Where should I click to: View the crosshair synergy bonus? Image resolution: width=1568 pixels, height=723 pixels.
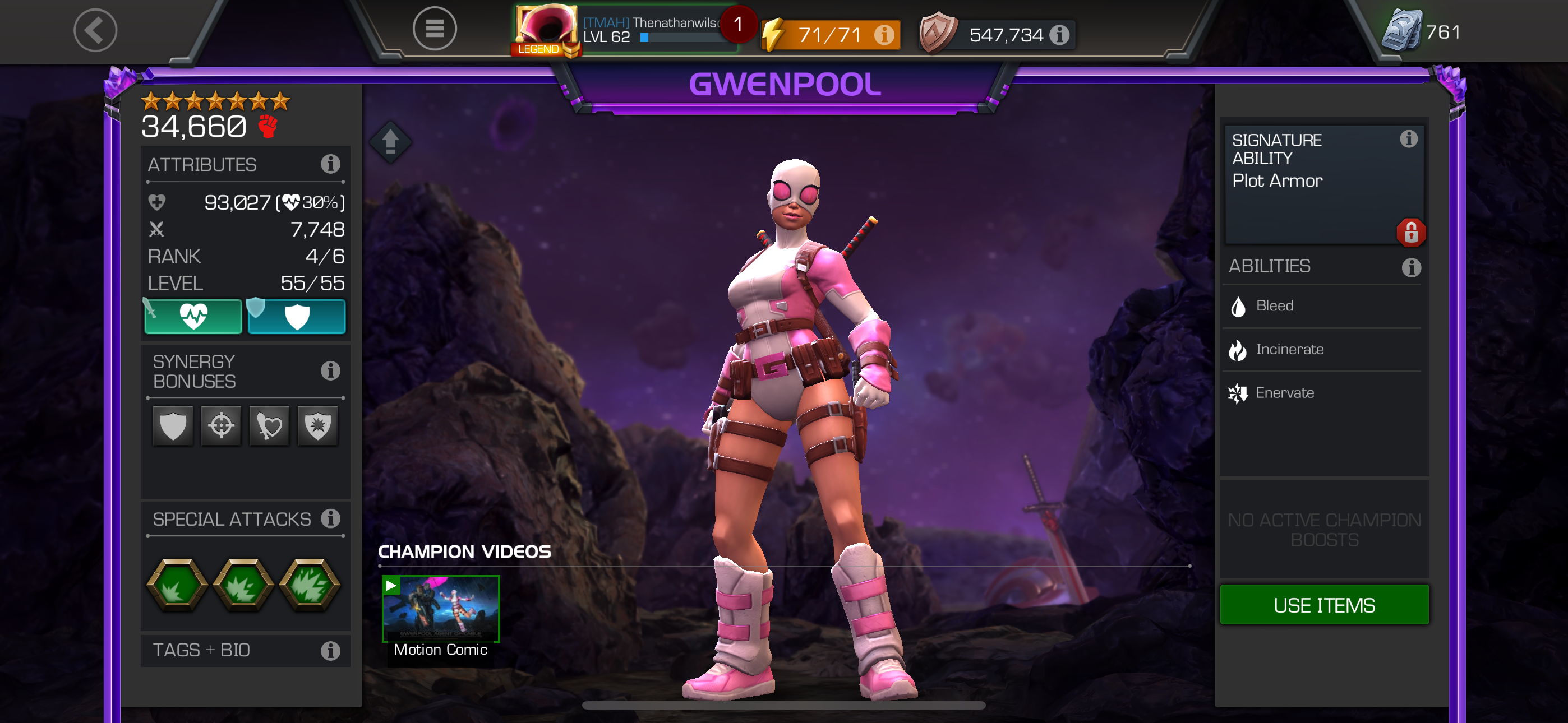coord(221,425)
